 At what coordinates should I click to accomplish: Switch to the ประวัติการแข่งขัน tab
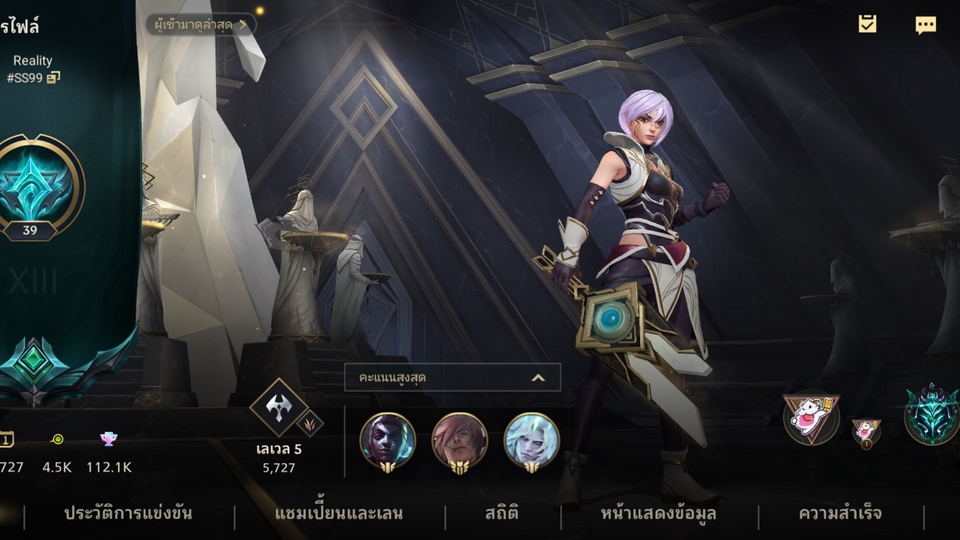[128, 514]
